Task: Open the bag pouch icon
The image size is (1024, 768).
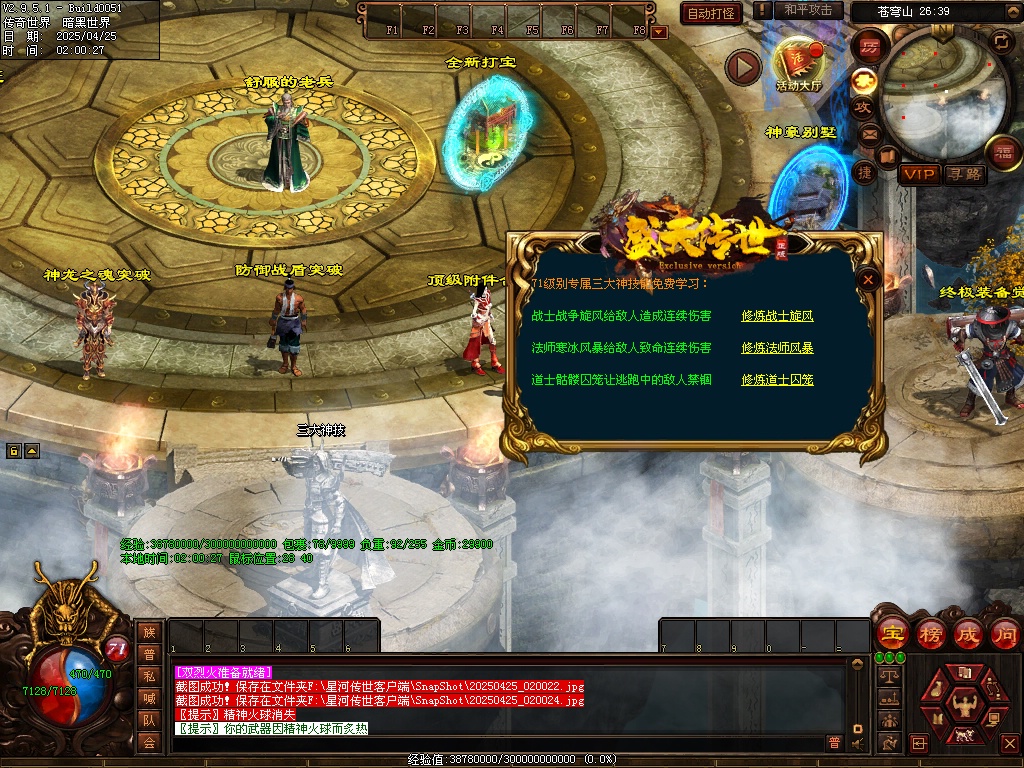Action: (935, 689)
